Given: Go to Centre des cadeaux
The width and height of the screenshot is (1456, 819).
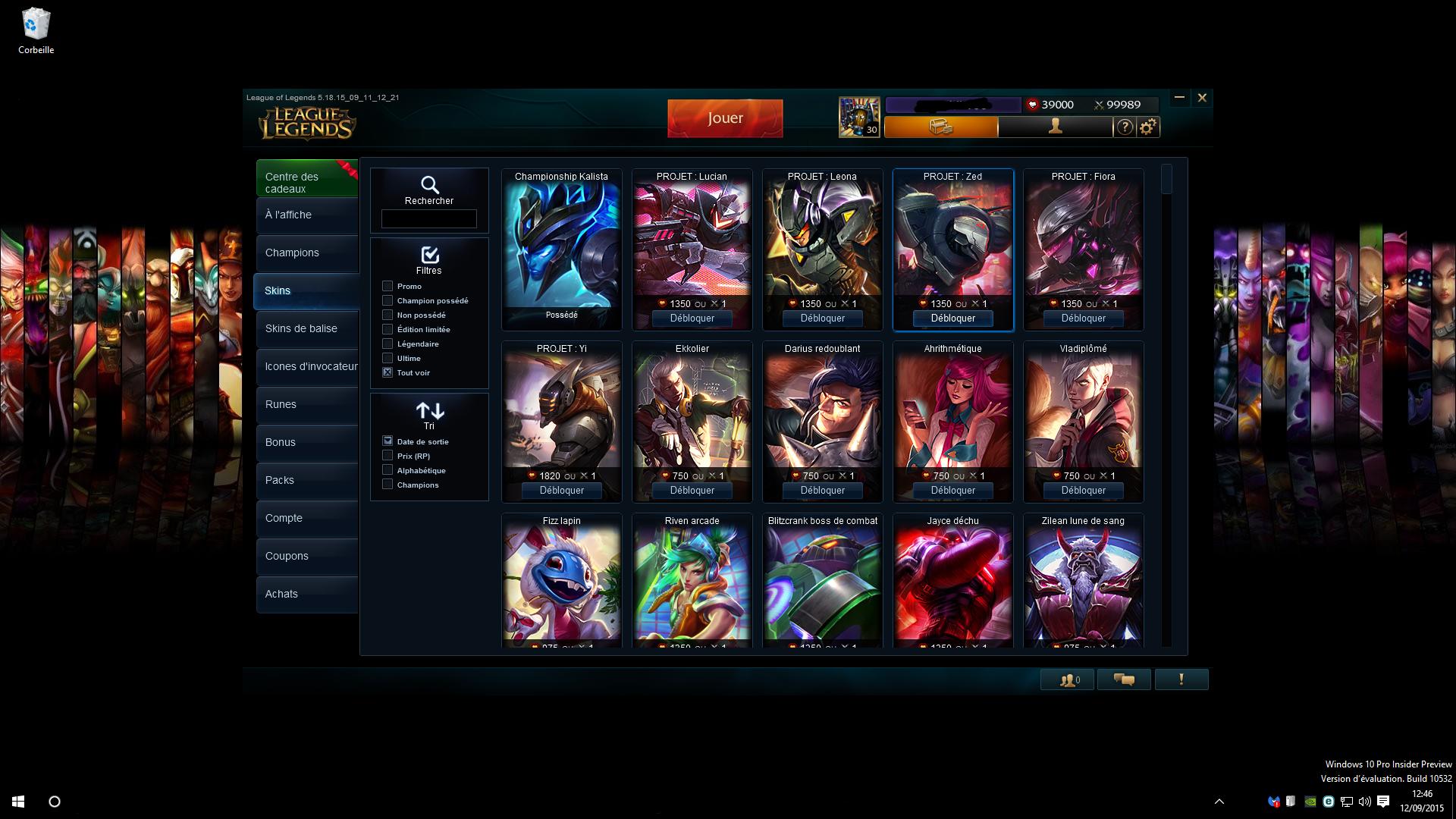Looking at the screenshot, I should (307, 182).
